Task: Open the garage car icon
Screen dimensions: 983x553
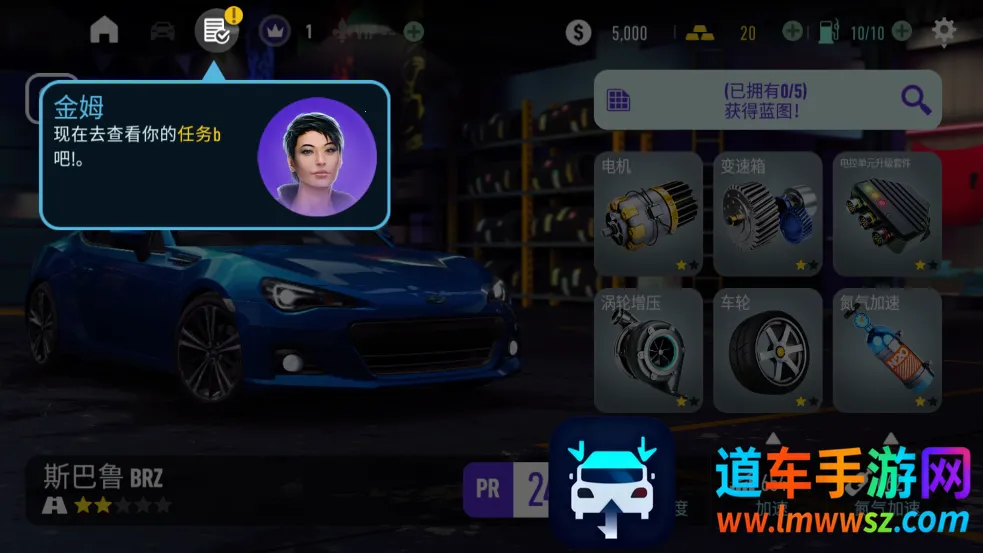Action: coord(162,31)
